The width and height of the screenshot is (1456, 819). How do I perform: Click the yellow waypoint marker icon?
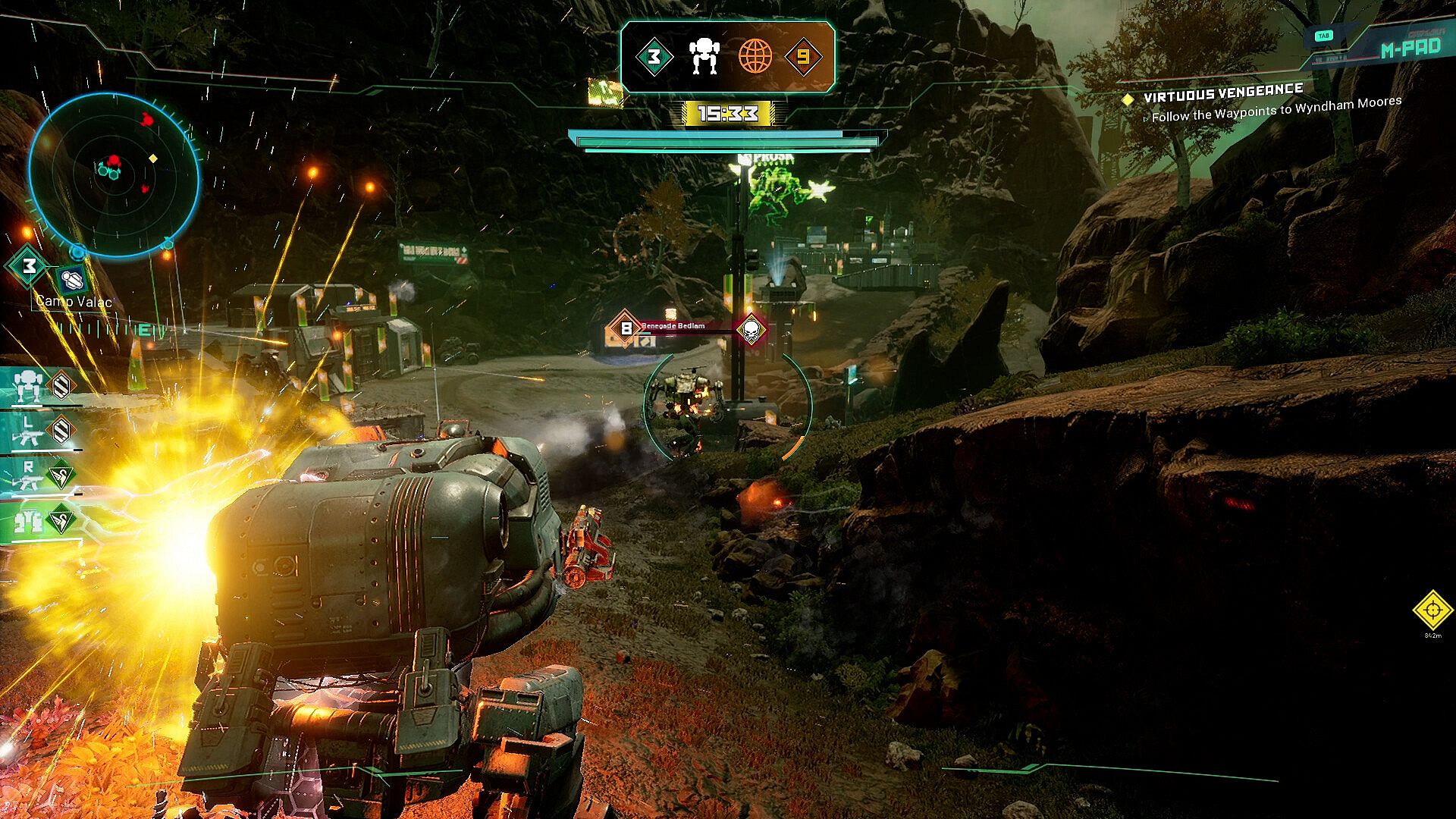pyautogui.click(x=1432, y=610)
